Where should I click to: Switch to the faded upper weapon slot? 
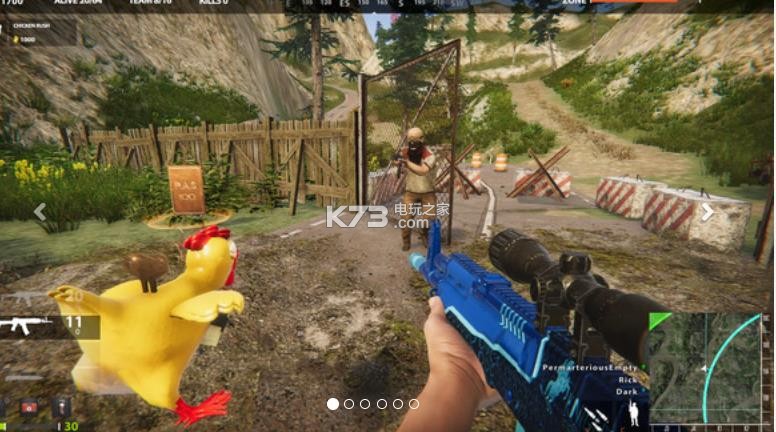coord(22,298)
